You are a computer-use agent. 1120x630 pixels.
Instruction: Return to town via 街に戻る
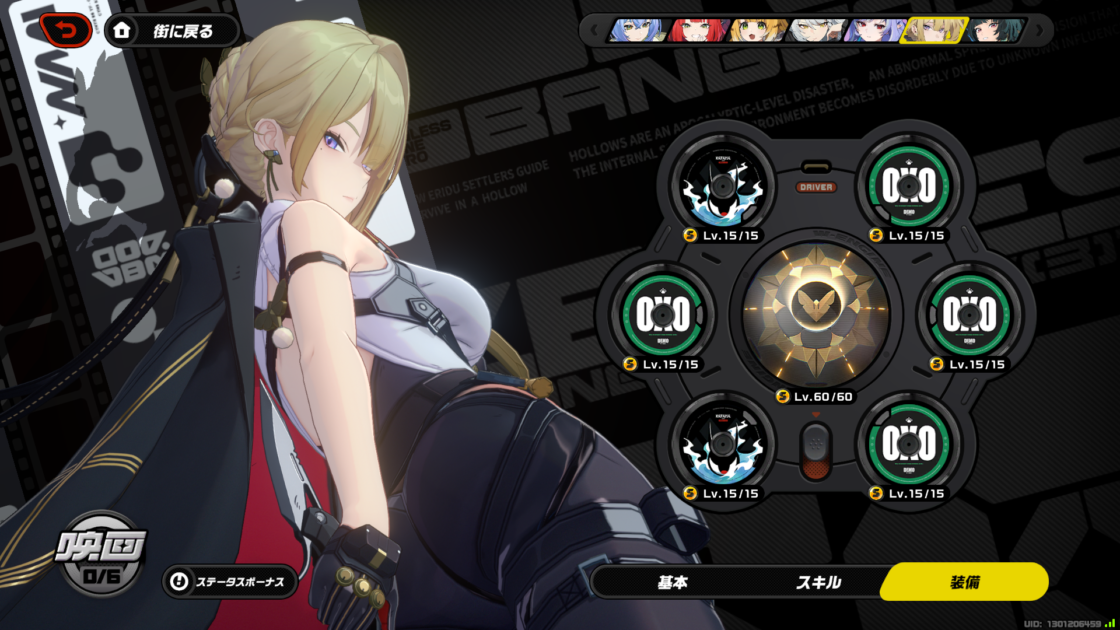(171, 31)
